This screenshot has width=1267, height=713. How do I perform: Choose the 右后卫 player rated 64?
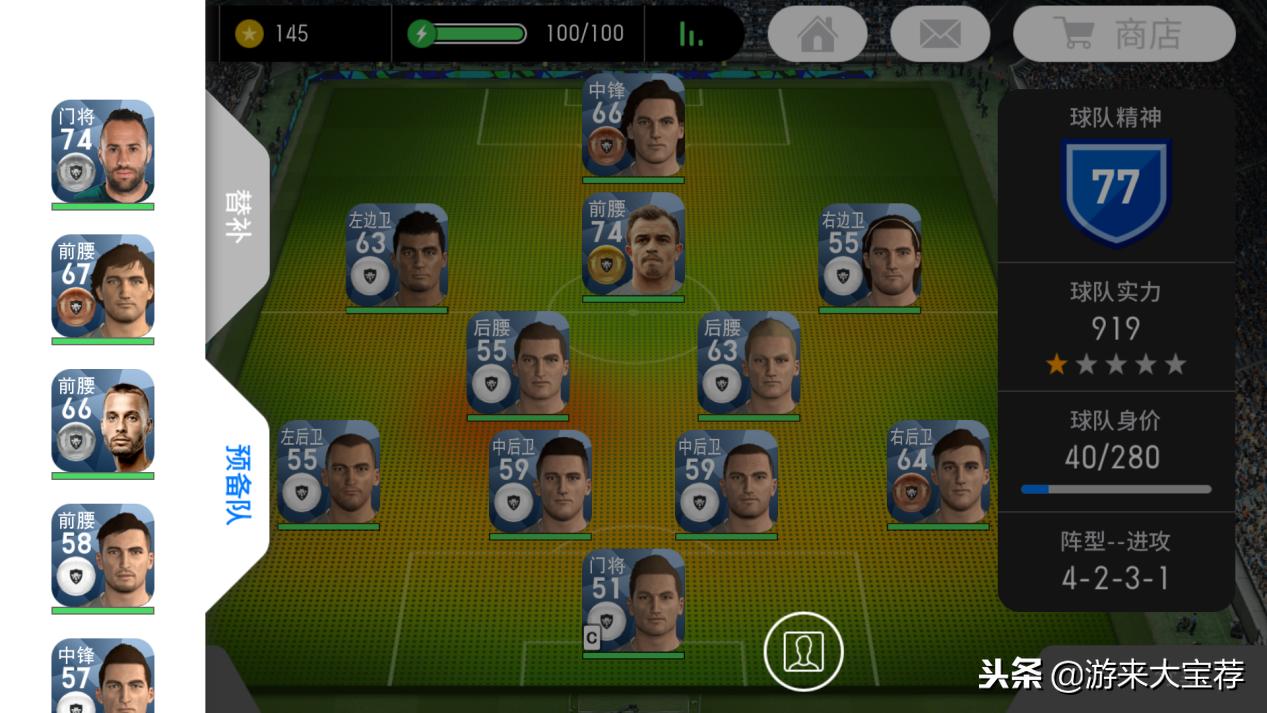(x=937, y=471)
